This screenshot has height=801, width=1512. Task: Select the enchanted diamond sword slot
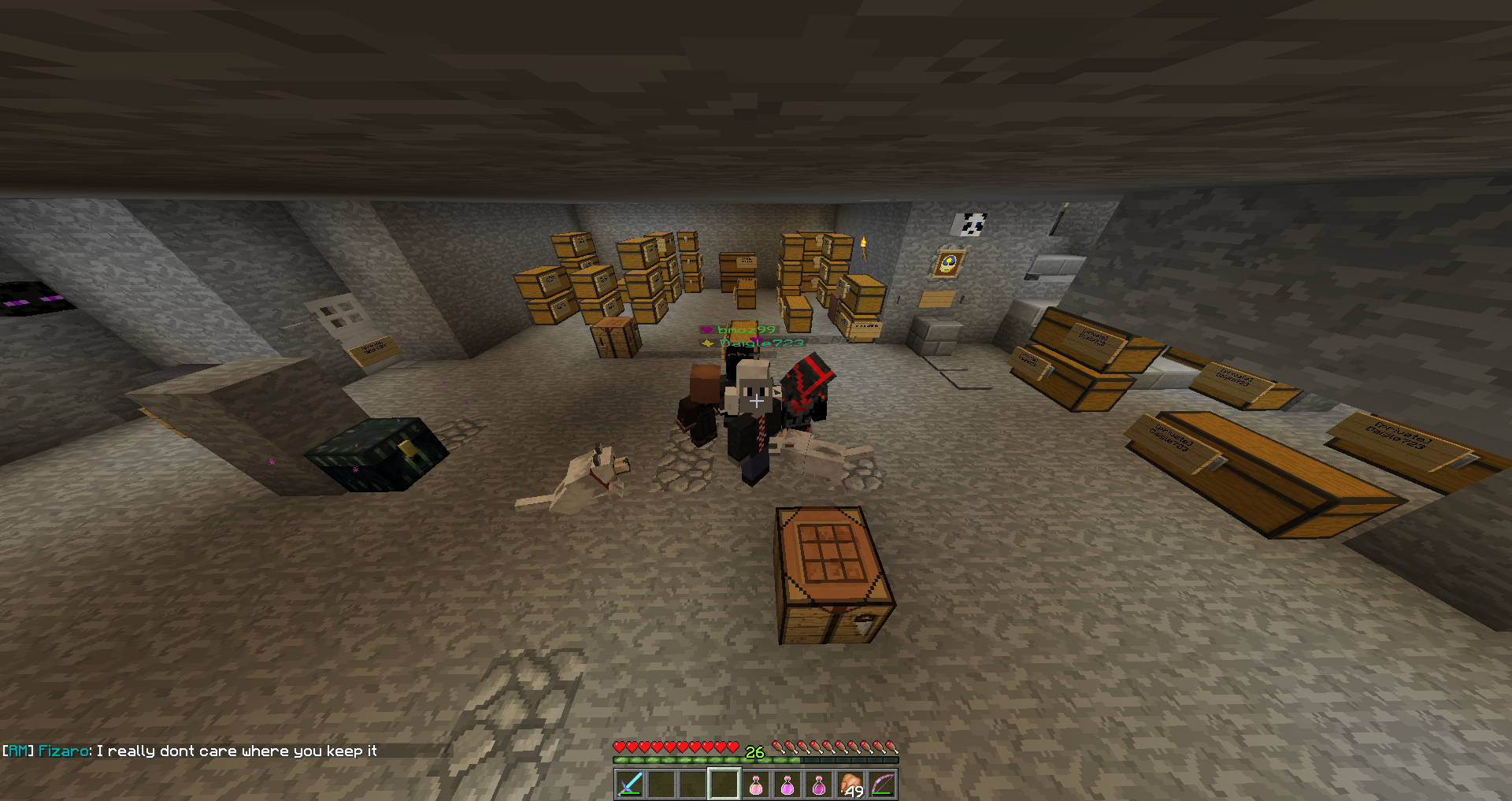pyautogui.click(x=630, y=784)
